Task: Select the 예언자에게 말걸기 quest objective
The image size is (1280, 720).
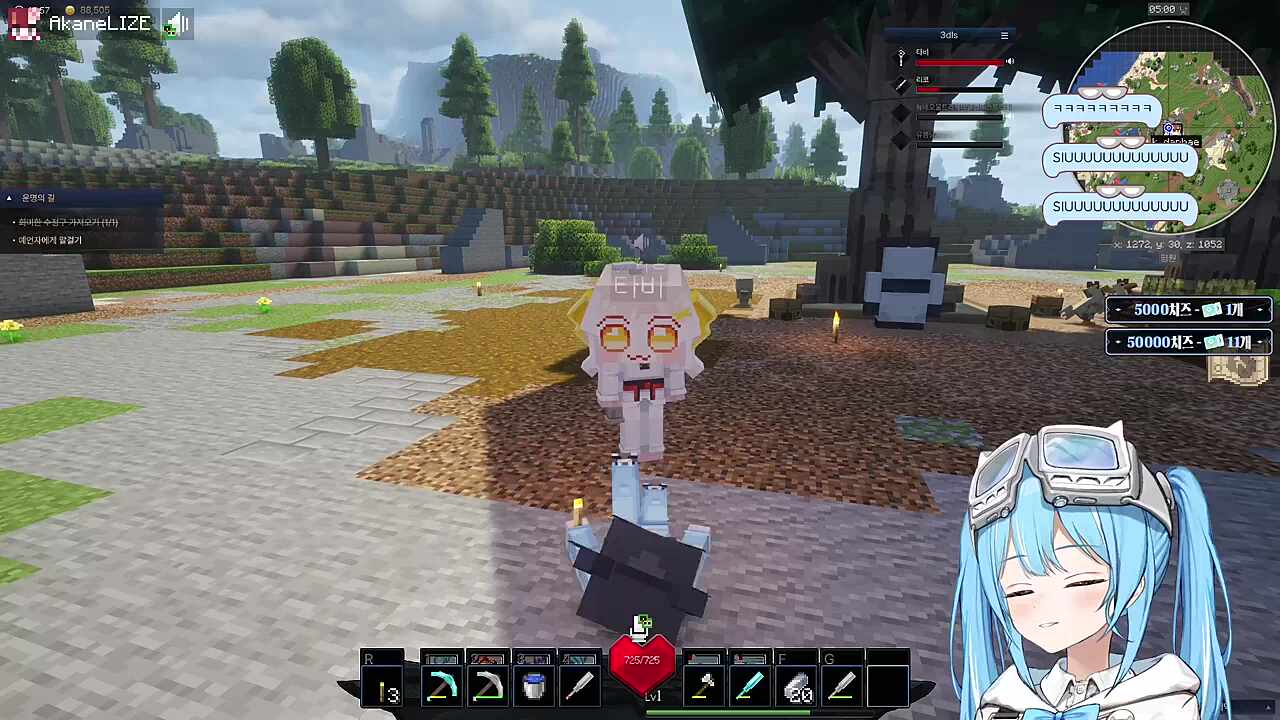Action: click(50, 240)
